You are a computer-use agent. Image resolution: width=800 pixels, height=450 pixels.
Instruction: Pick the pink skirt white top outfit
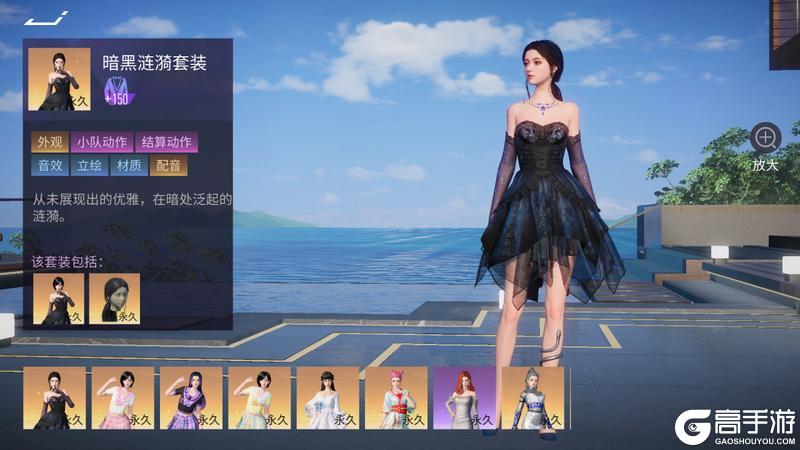(x=122, y=398)
